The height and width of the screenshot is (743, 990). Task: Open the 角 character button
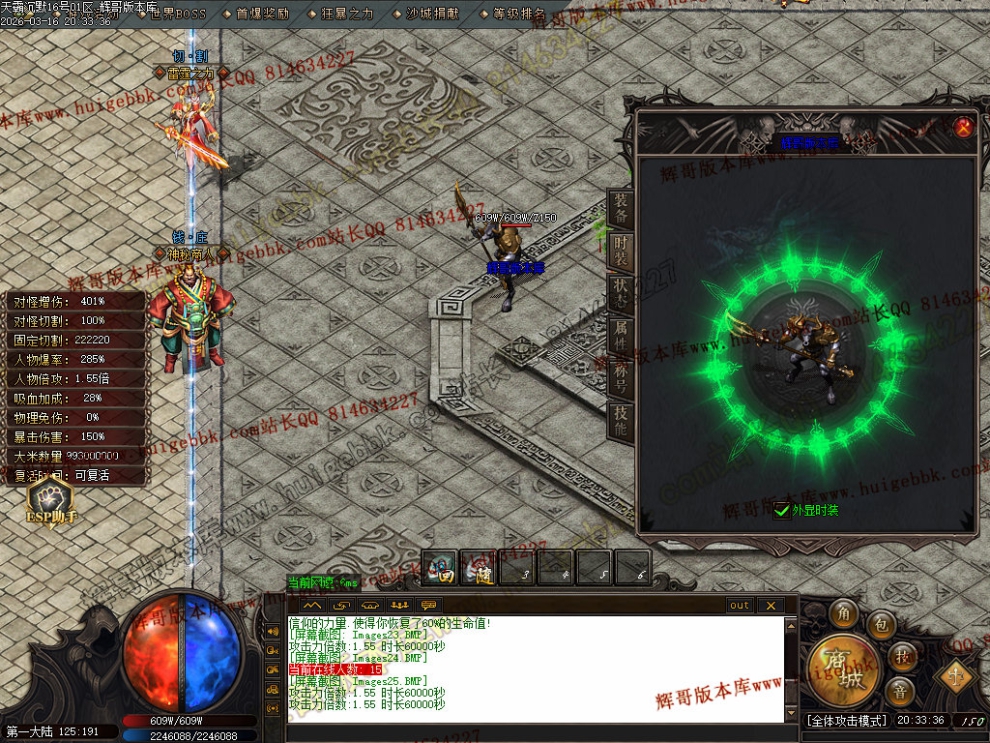(844, 612)
